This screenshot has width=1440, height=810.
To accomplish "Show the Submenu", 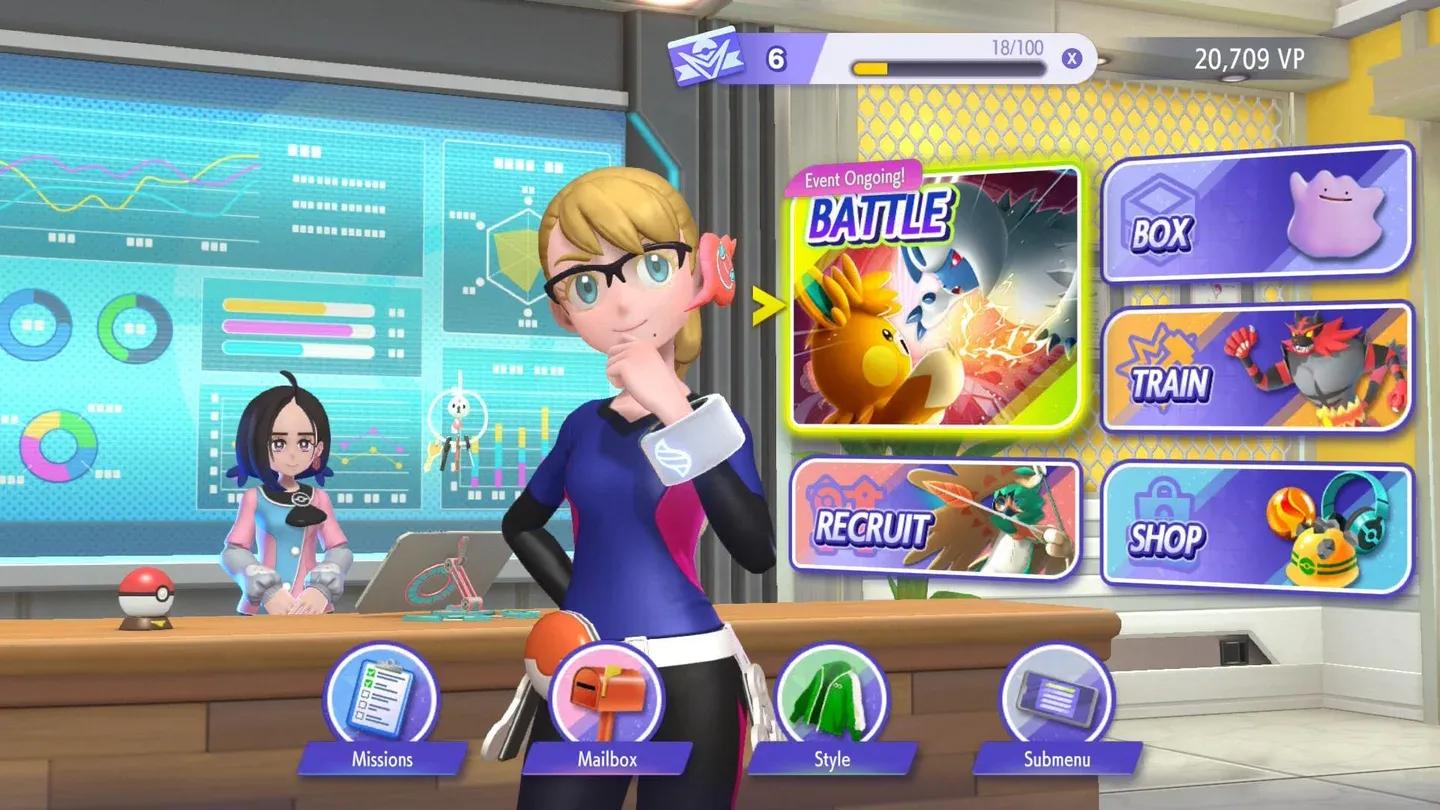I will tap(1057, 698).
